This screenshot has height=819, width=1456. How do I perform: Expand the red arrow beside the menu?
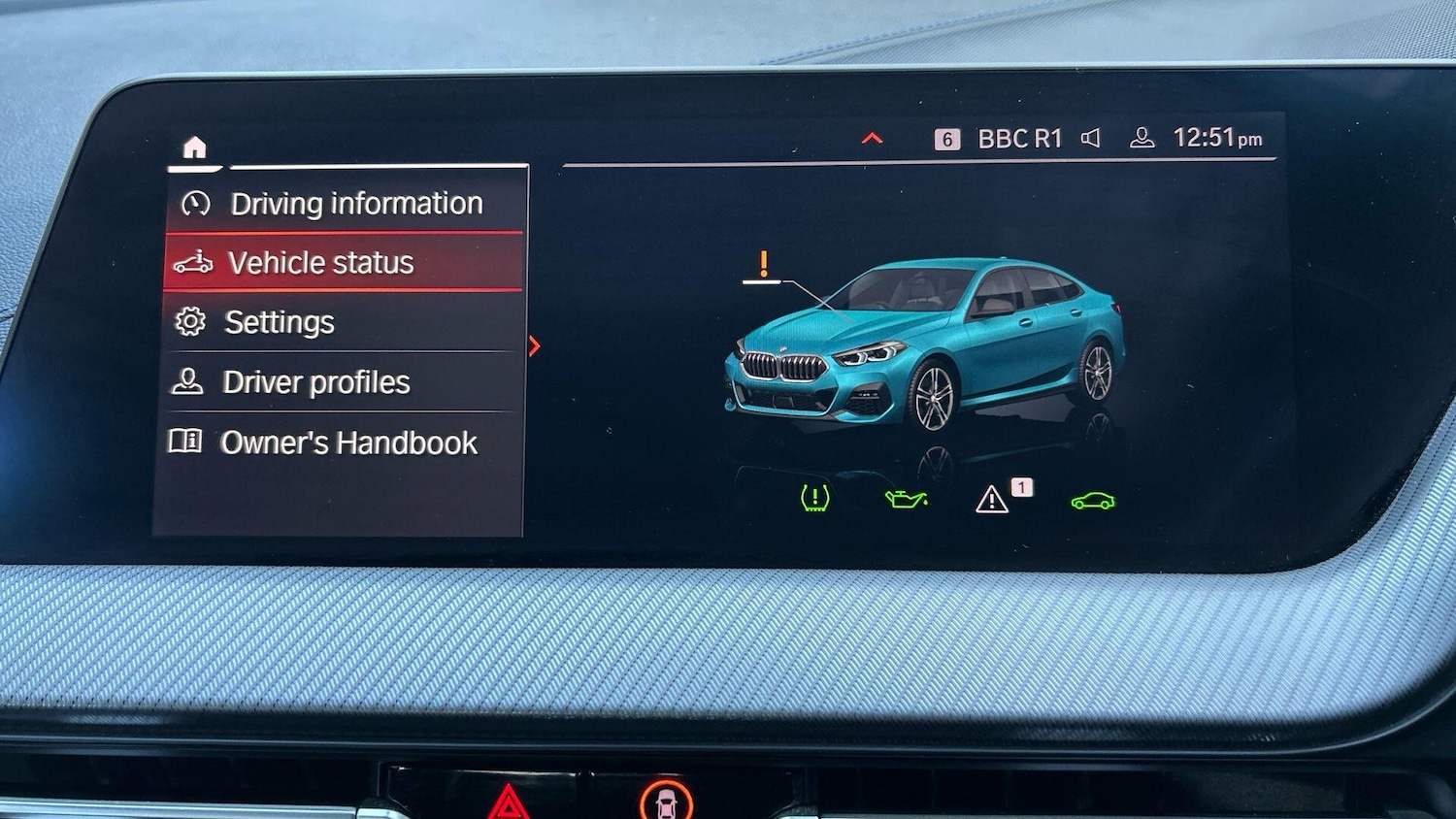point(535,346)
